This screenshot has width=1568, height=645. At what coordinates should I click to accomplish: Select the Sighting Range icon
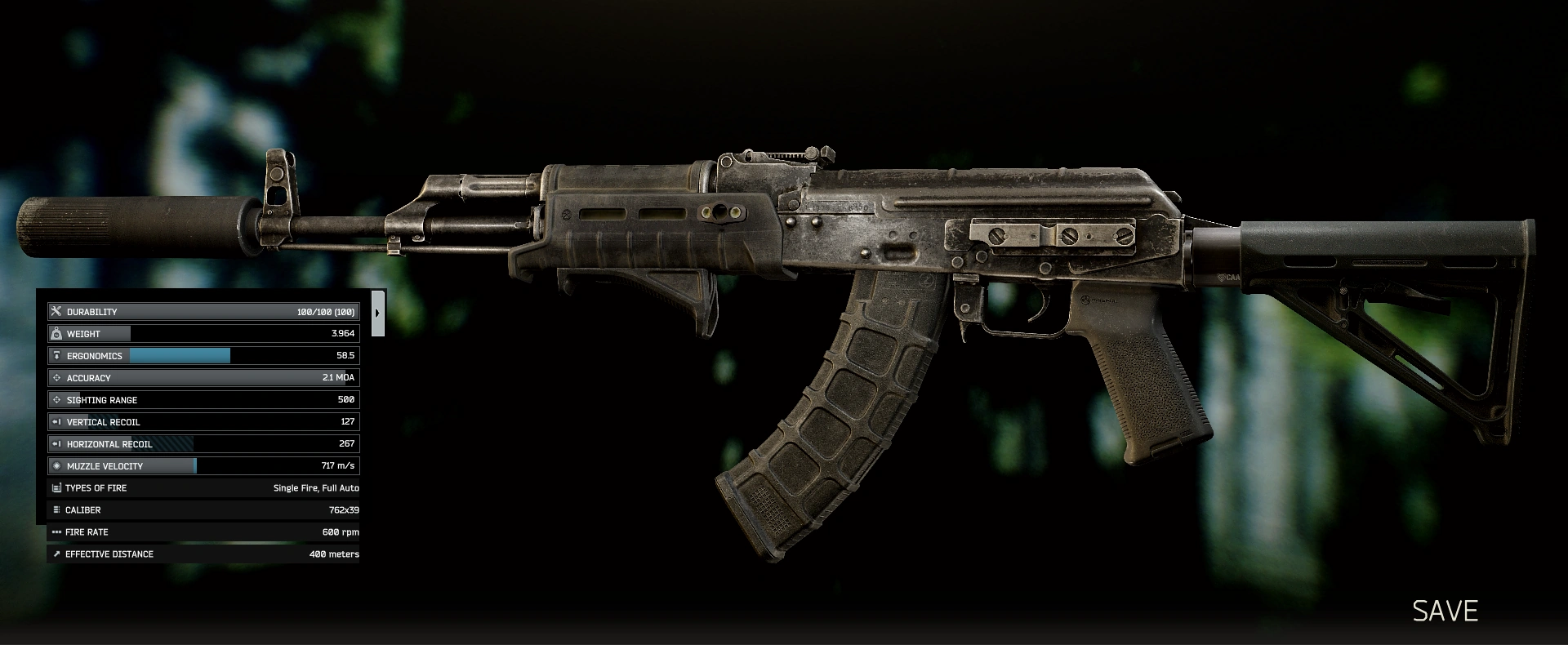click(56, 399)
